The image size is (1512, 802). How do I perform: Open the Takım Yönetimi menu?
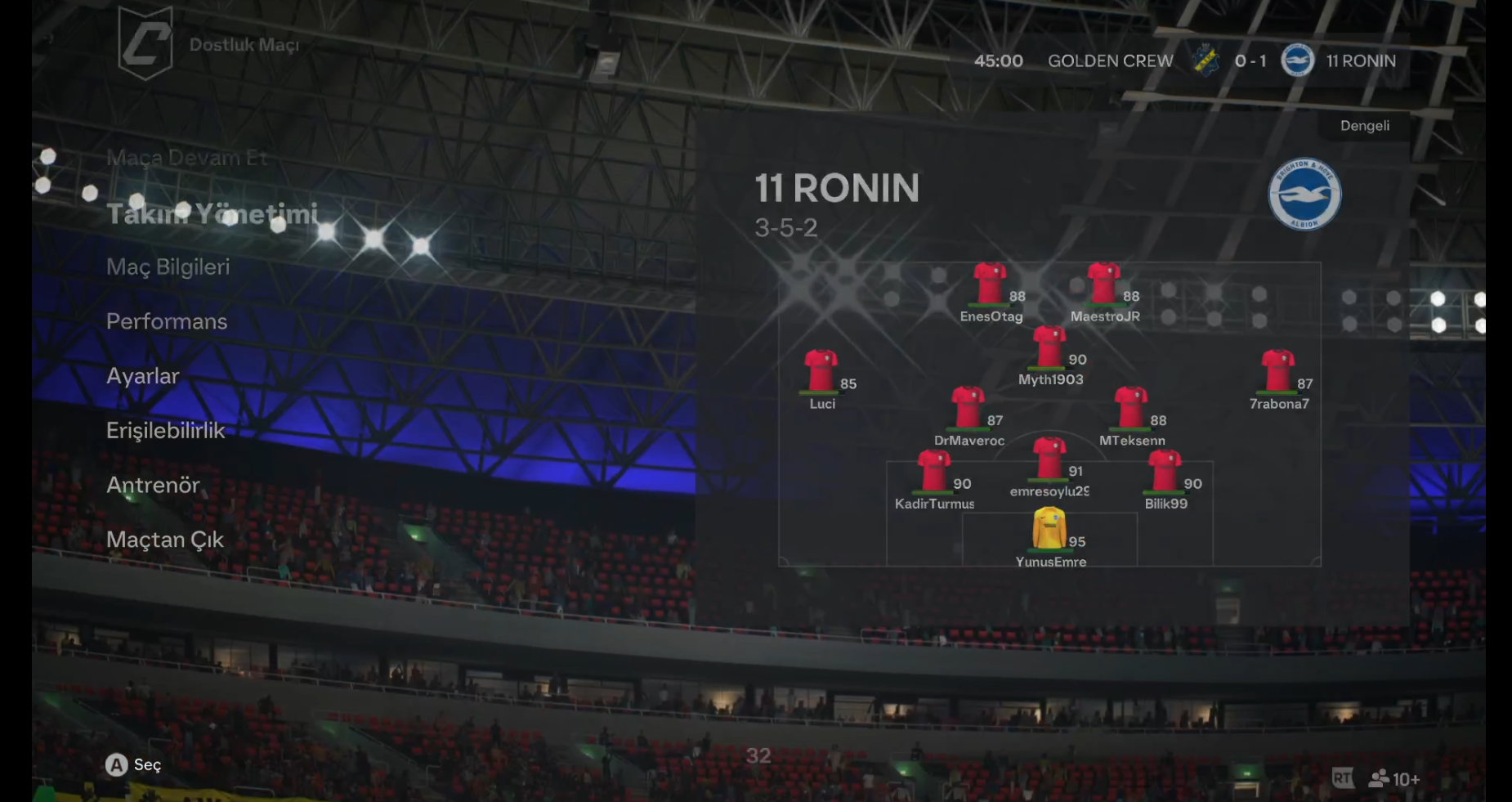pos(212,214)
